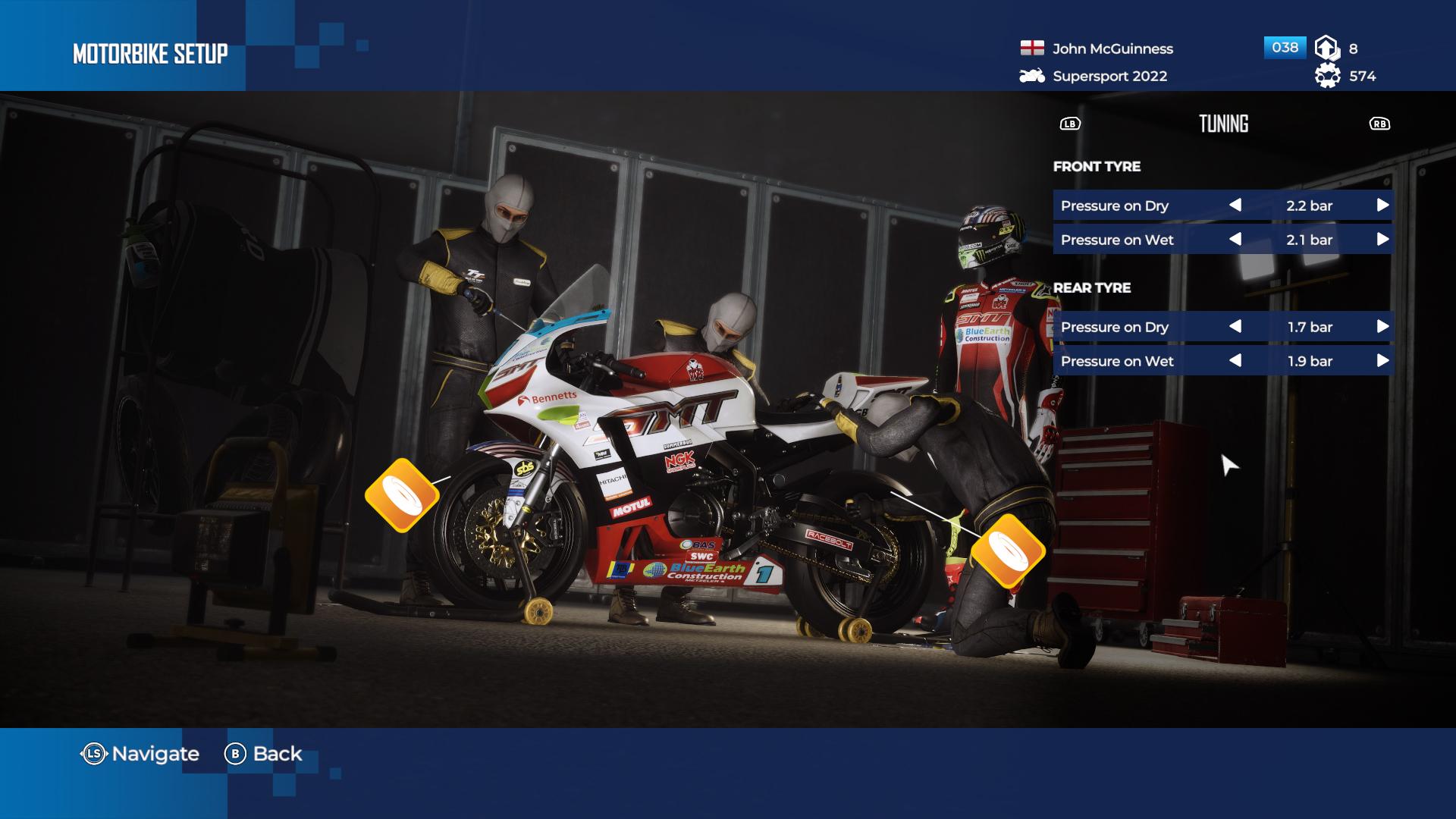Decrease rear tyre Pressure on Wet
Viewport: 1456px width, 819px height.
pos(1237,362)
